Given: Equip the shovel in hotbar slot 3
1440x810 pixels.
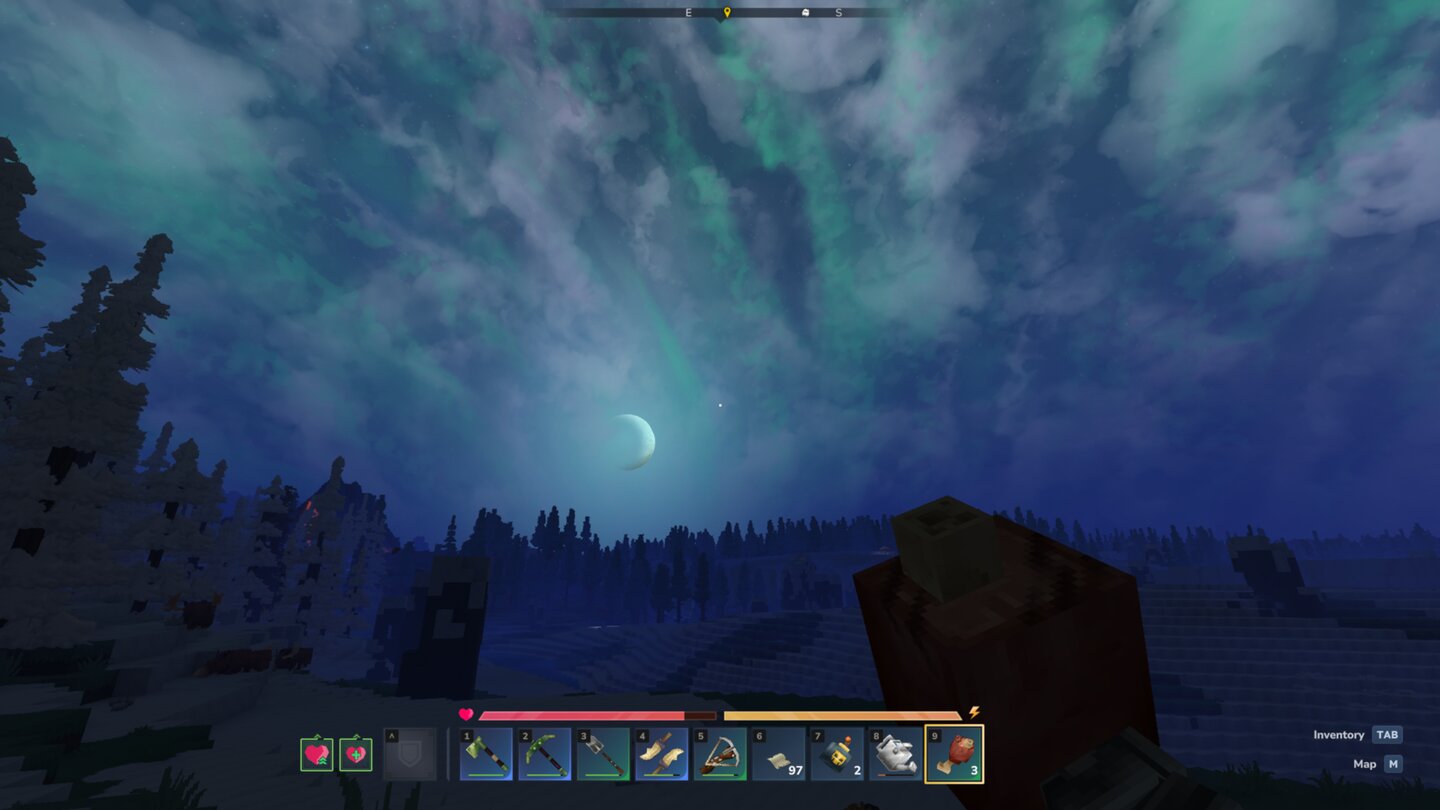Looking at the screenshot, I should pos(602,757).
